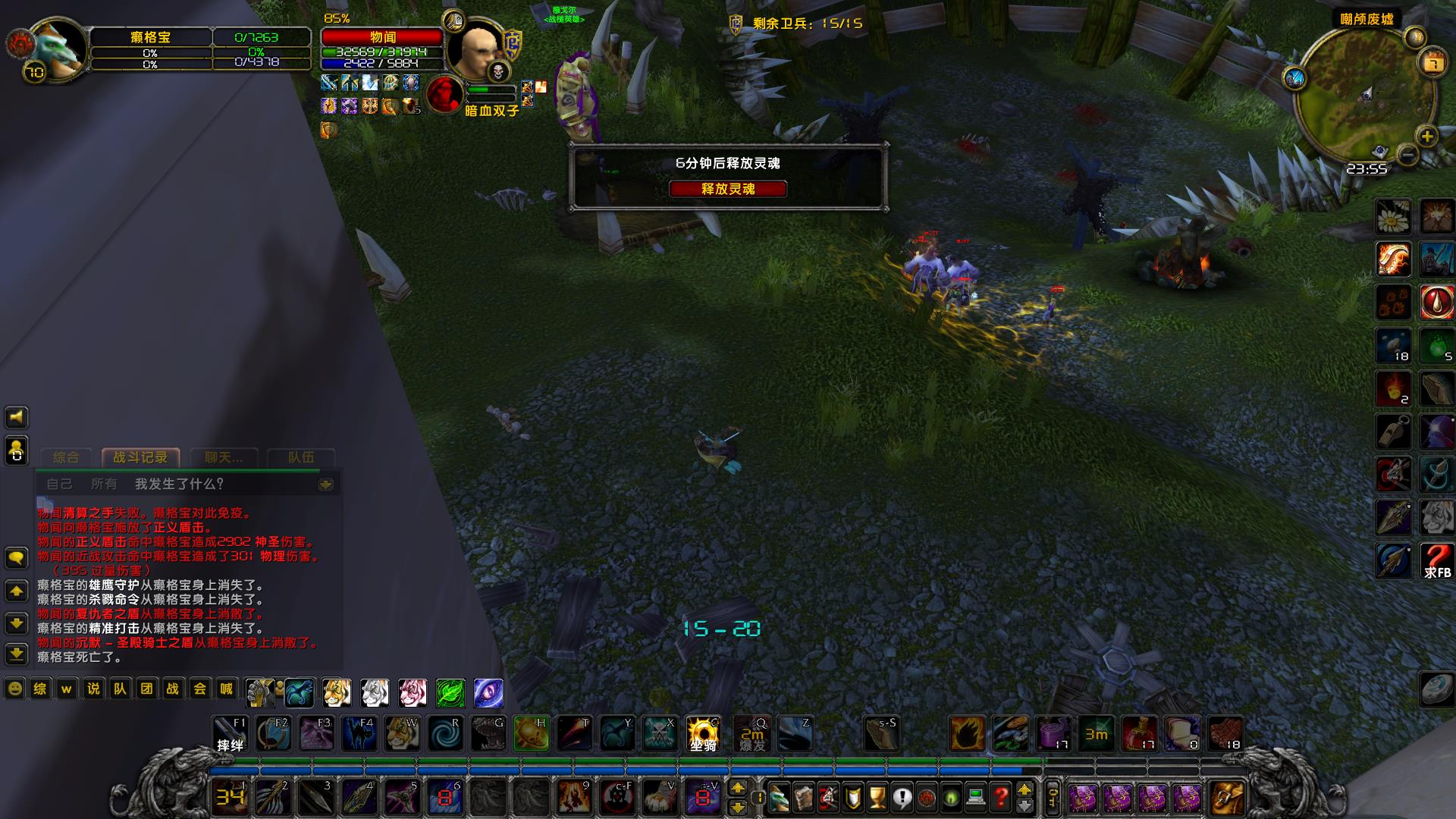Viewport: 1456px width, 819px height.
Task: Click the 喊 yell chat channel button
Action: [x=226, y=689]
